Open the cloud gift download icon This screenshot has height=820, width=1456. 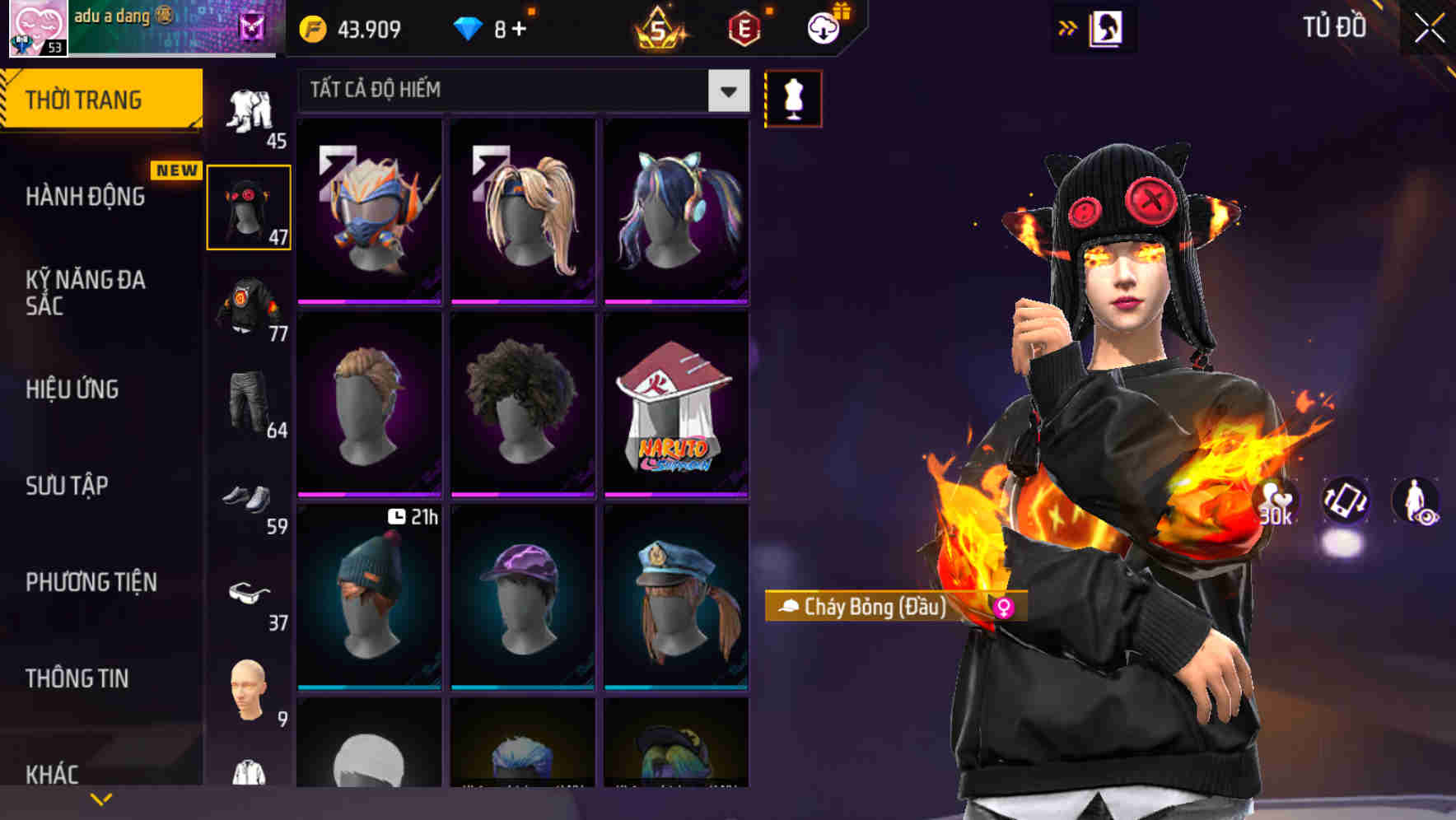tap(823, 28)
